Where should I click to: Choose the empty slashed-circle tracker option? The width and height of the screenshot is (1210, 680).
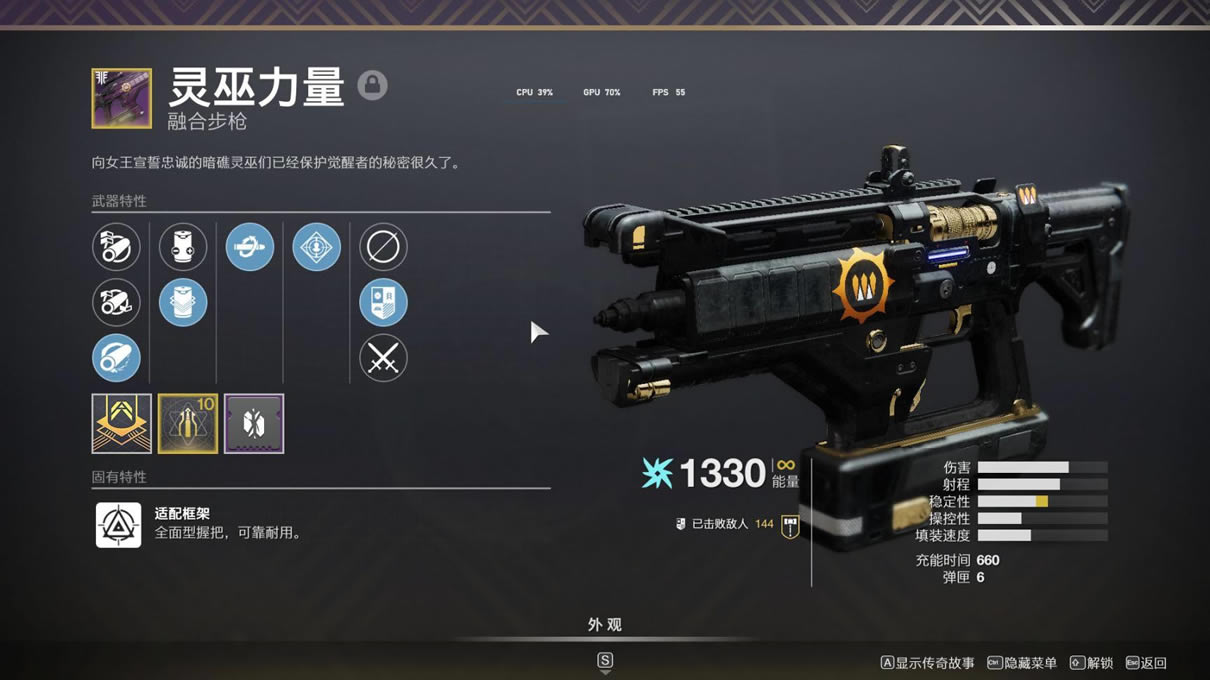point(383,246)
